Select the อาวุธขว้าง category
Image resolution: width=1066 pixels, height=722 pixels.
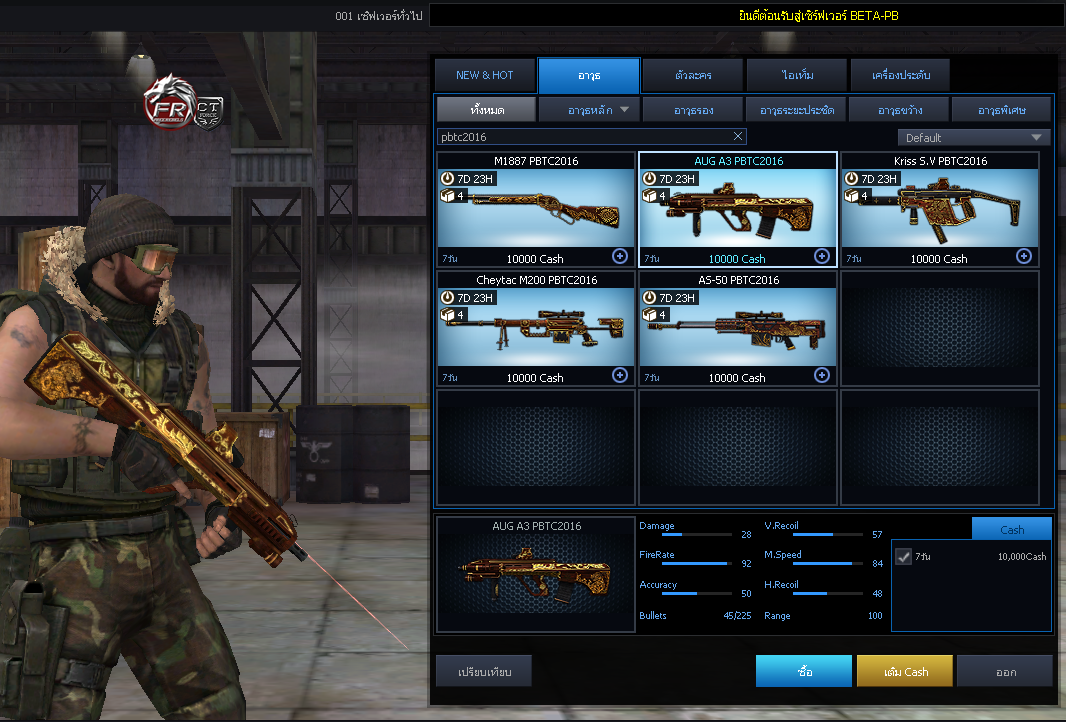(899, 109)
